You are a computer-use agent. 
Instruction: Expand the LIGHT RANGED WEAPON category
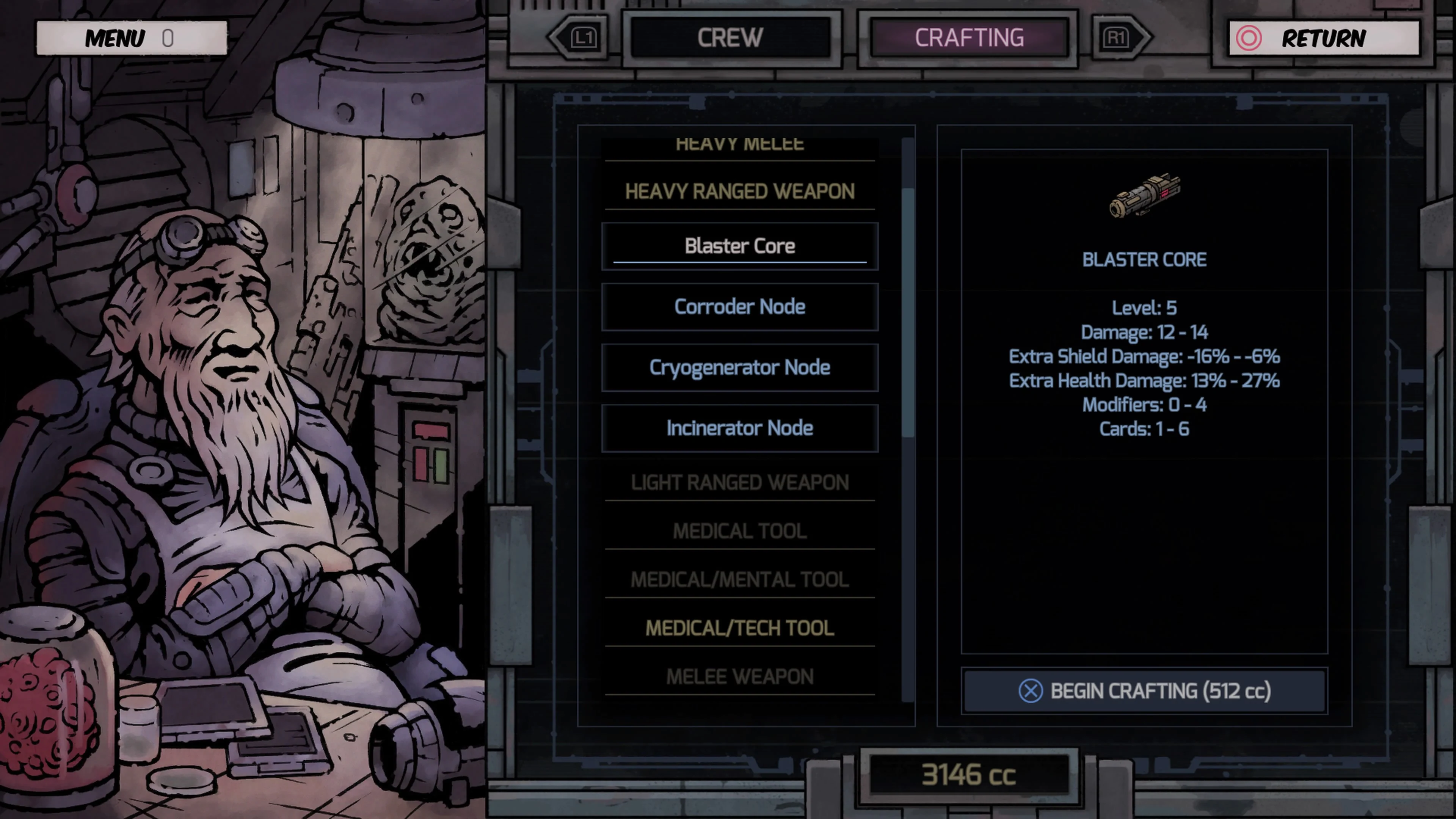tap(740, 482)
